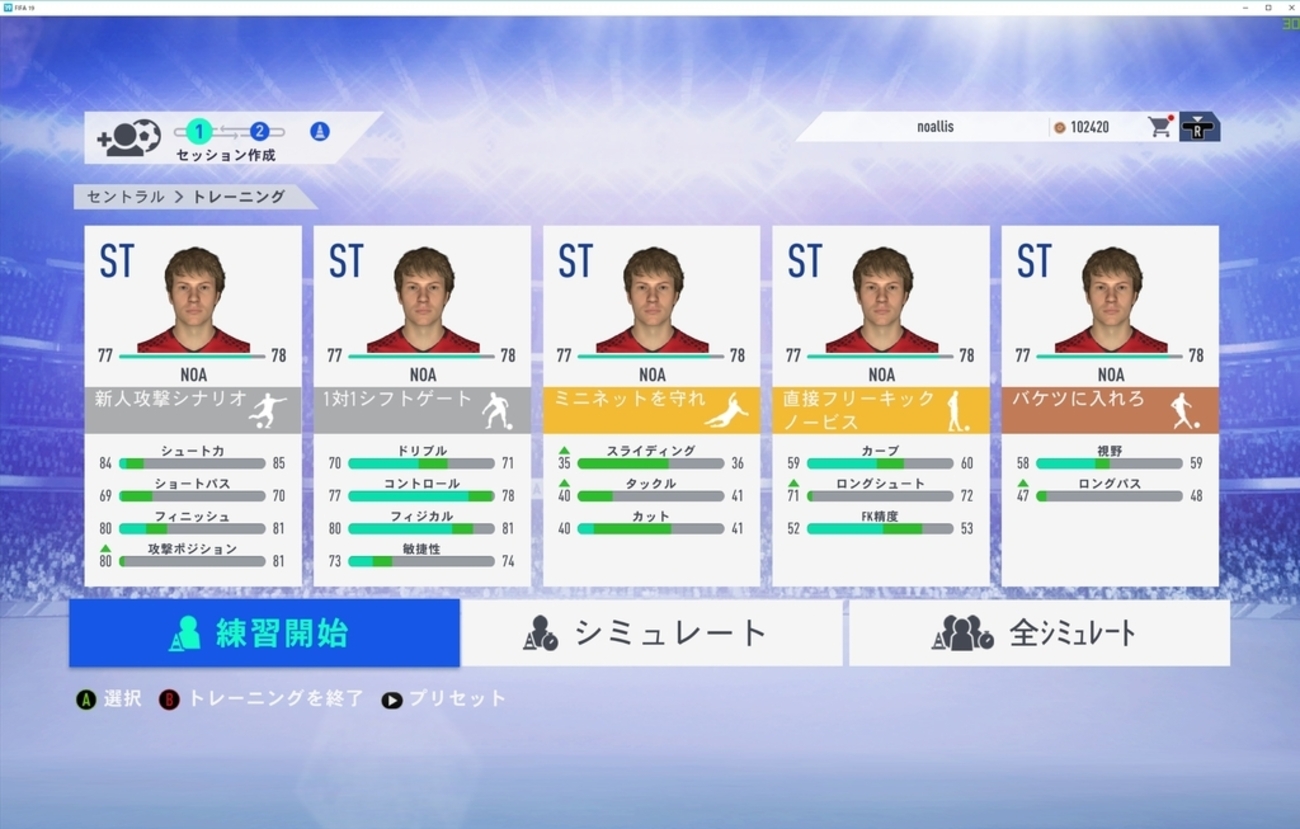
Task: Open the 直接フリーキック ノービス drill card
Action: (881, 405)
